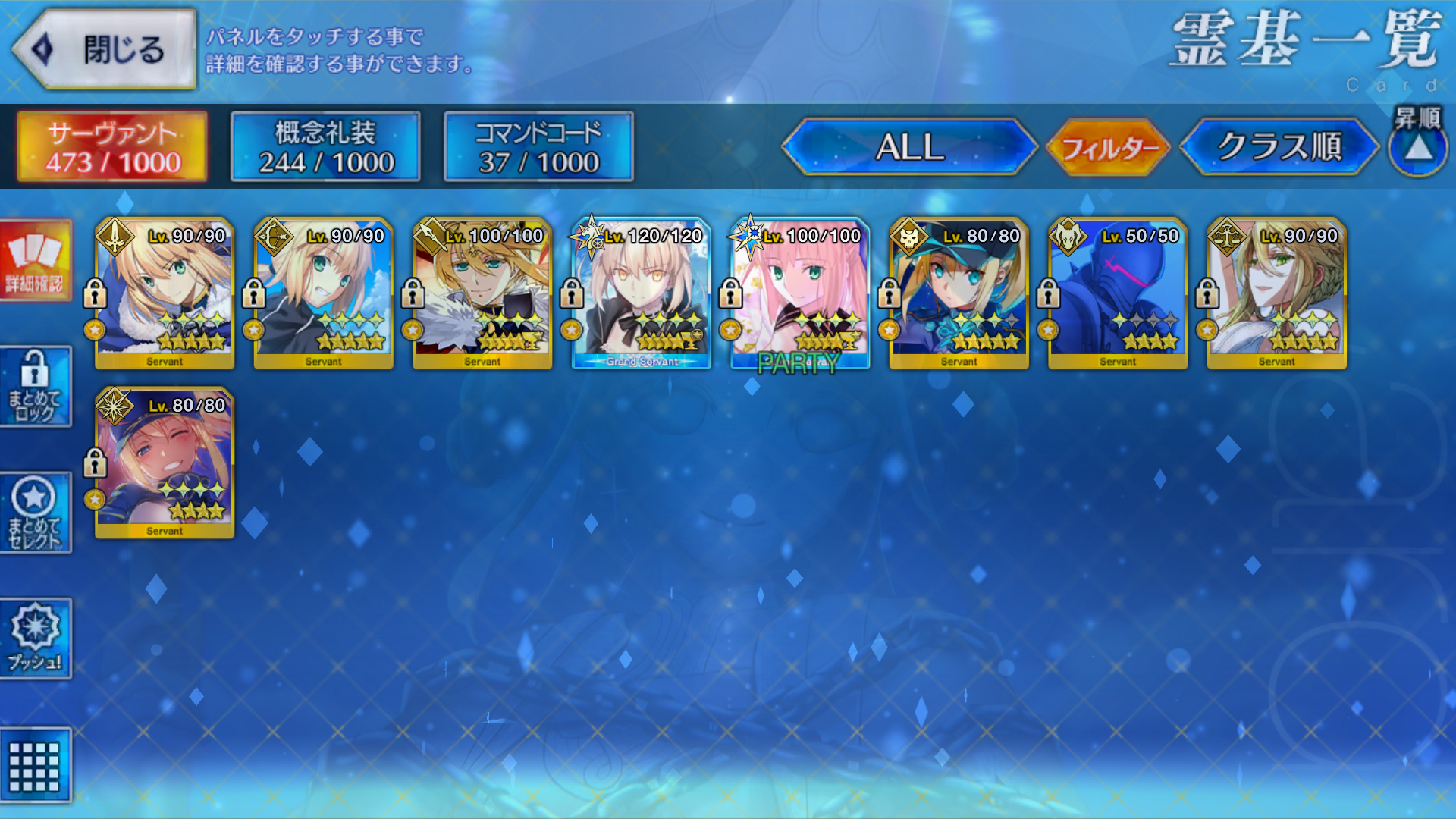The image size is (1456, 819).
Task: Switch to the サーヴァント tab
Action: click(x=112, y=146)
